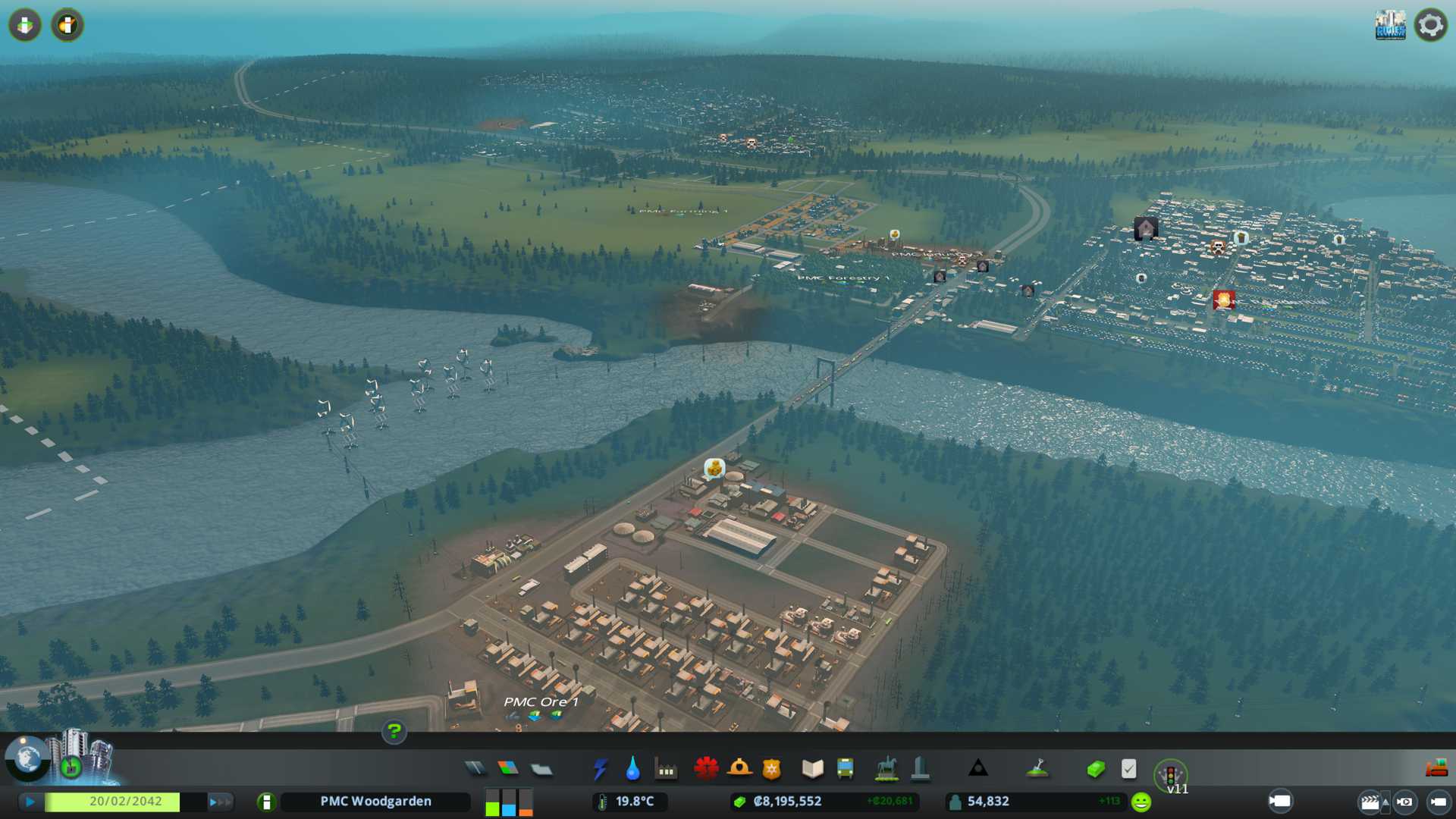The image size is (1456, 819).
Task: Open the Public Transport bus menu
Action: click(x=845, y=769)
